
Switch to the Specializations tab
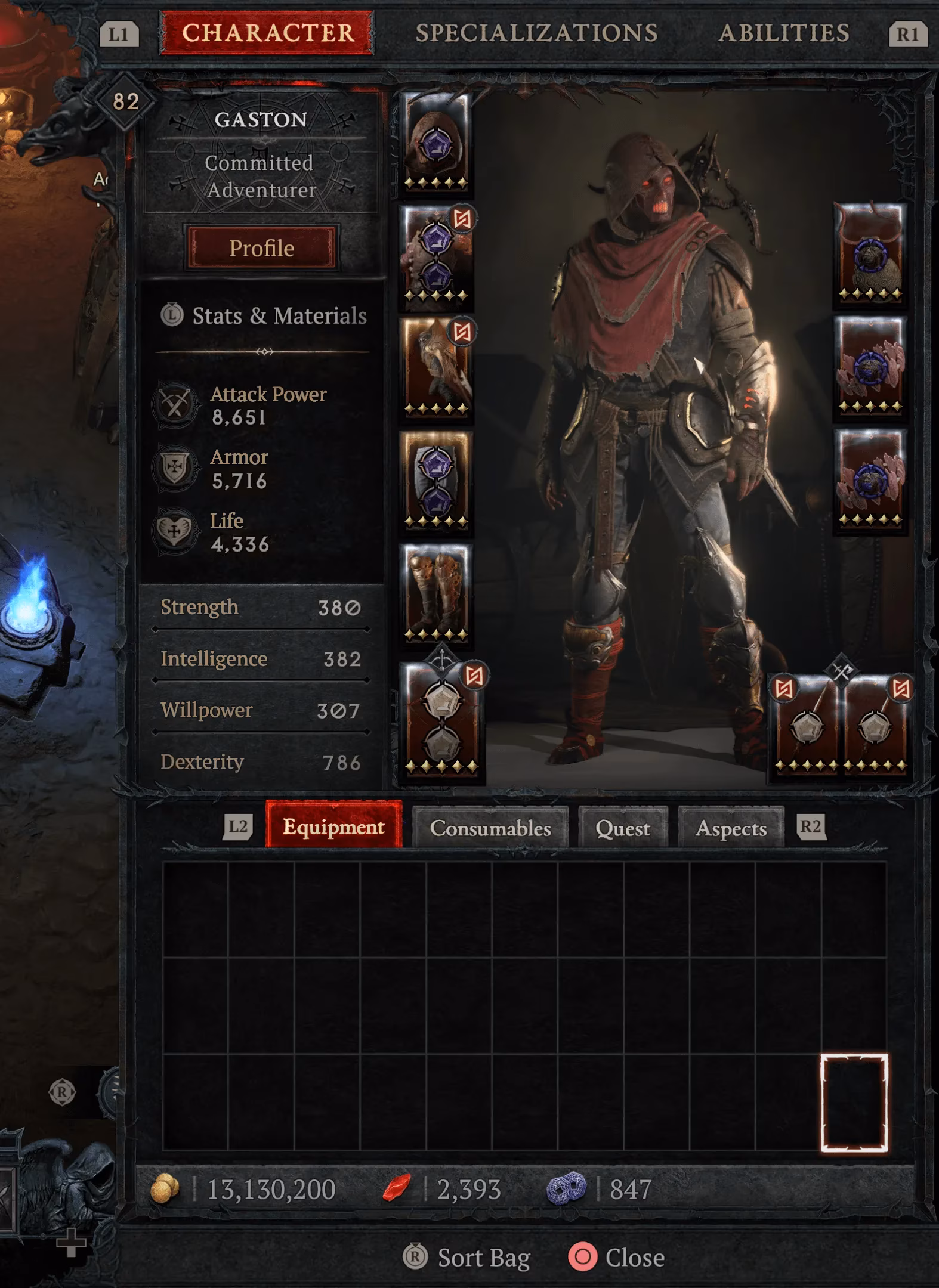538,33
